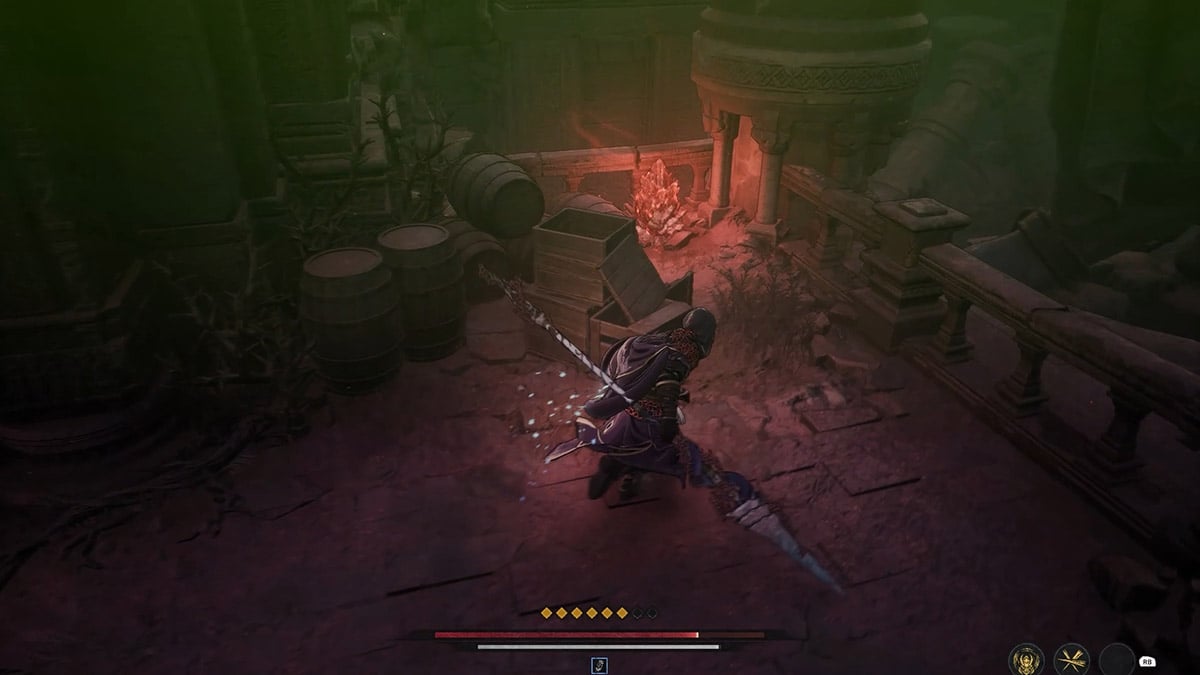Select the crossed spears ability icon

pyautogui.click(x=1071, y=659)
